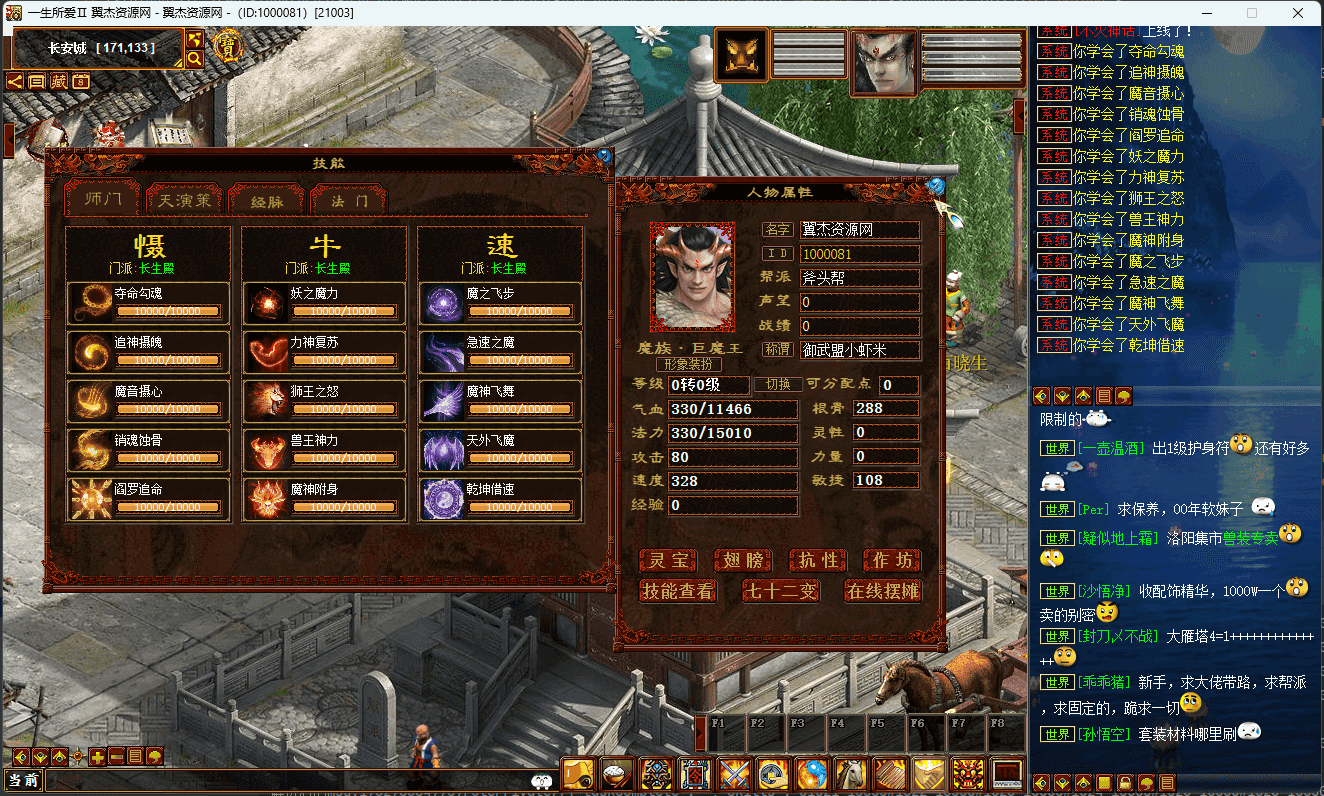Screen dimensions: 1324x796
Task: Maximize the game window
Action: 1252,13
